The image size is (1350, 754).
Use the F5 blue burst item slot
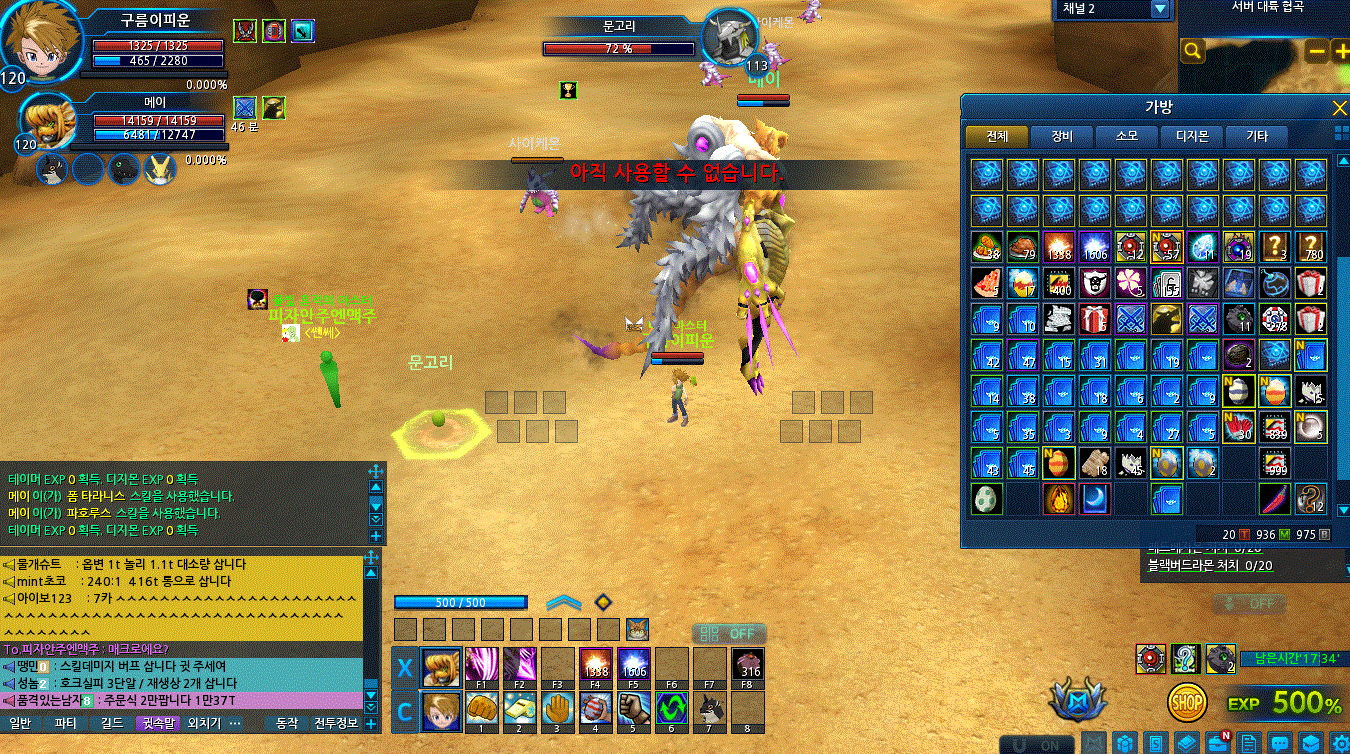(x=633, y=664)
